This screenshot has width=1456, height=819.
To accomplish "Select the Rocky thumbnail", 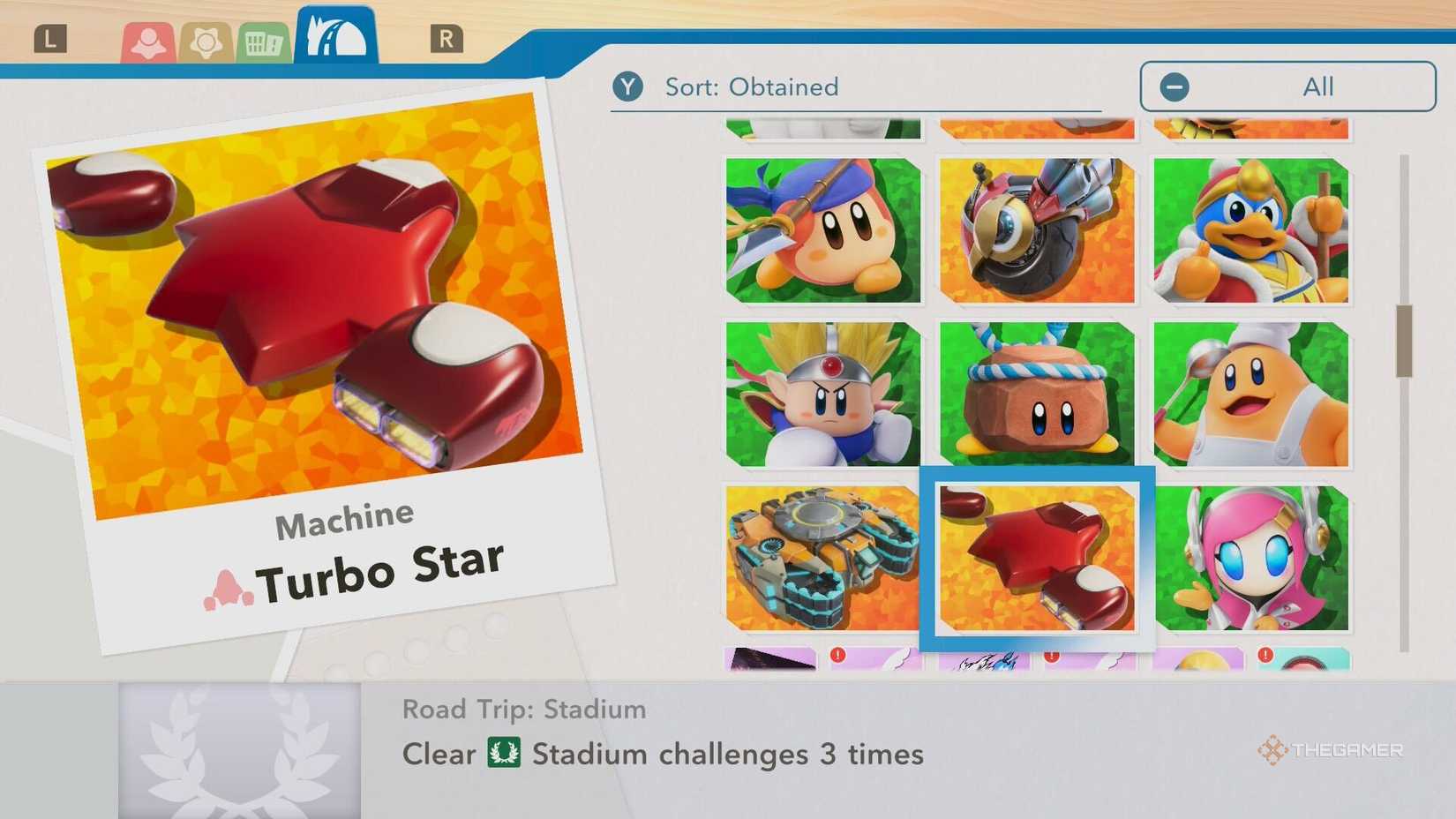I will [x=1036, y=393].
